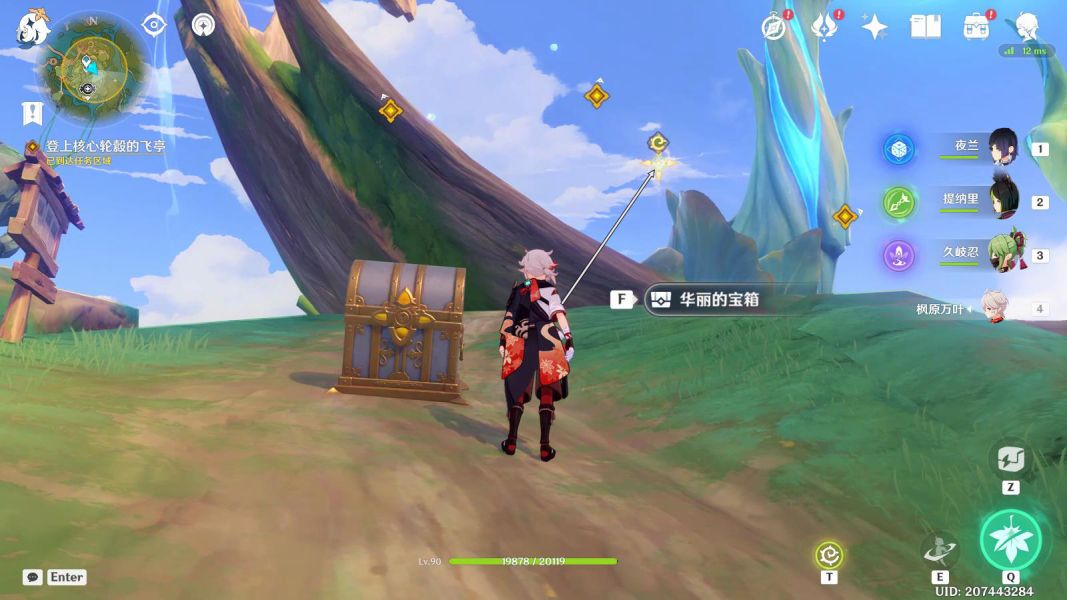Image resolution: width=1067 pixels, height=600 pixels.
Task: Open the circular minimap
Action: click(x=93, y=66)
